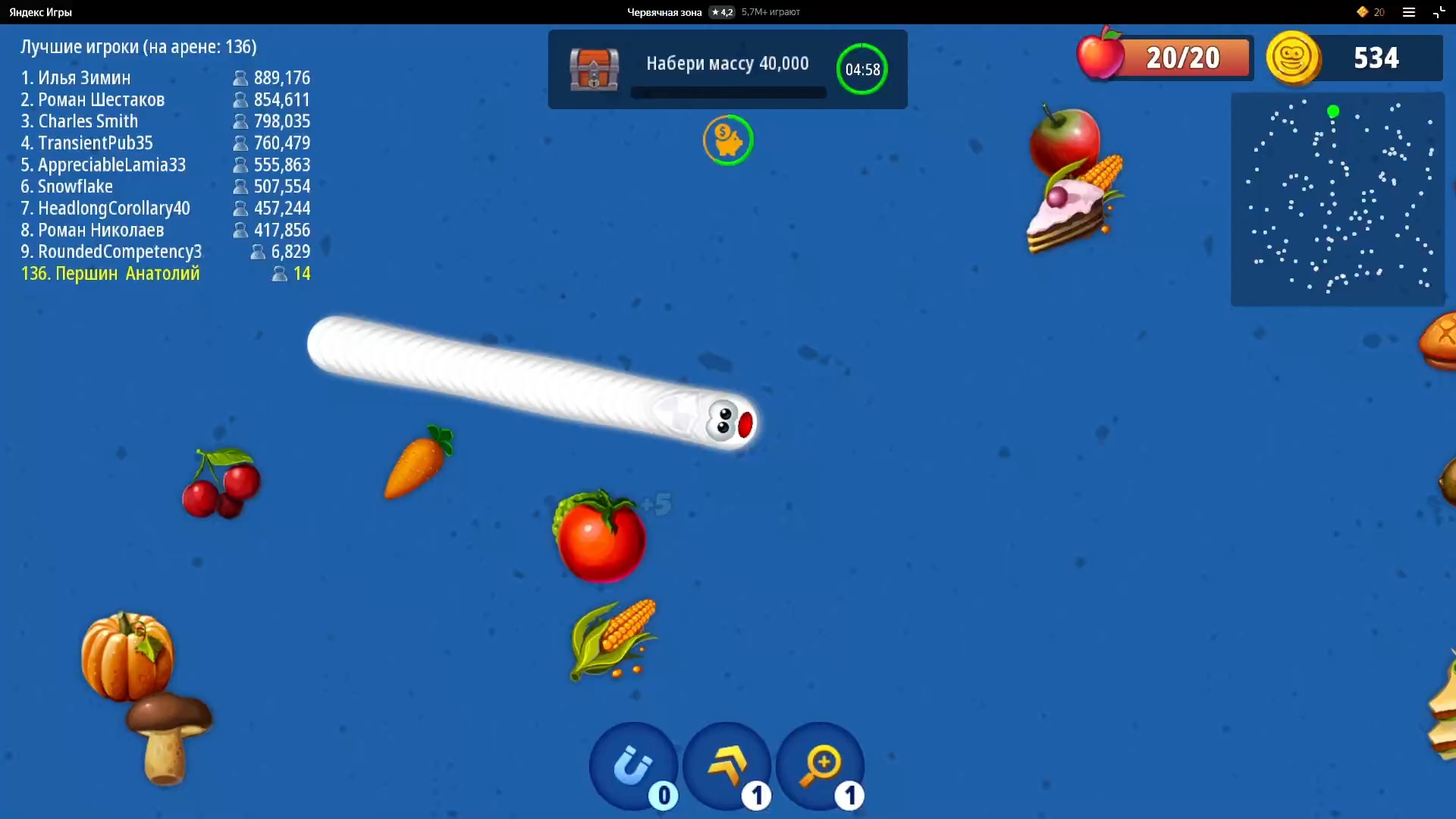Screen dimensions: 1456x819
Task: Click the quest mass progress bar
Action: (728, 93)
